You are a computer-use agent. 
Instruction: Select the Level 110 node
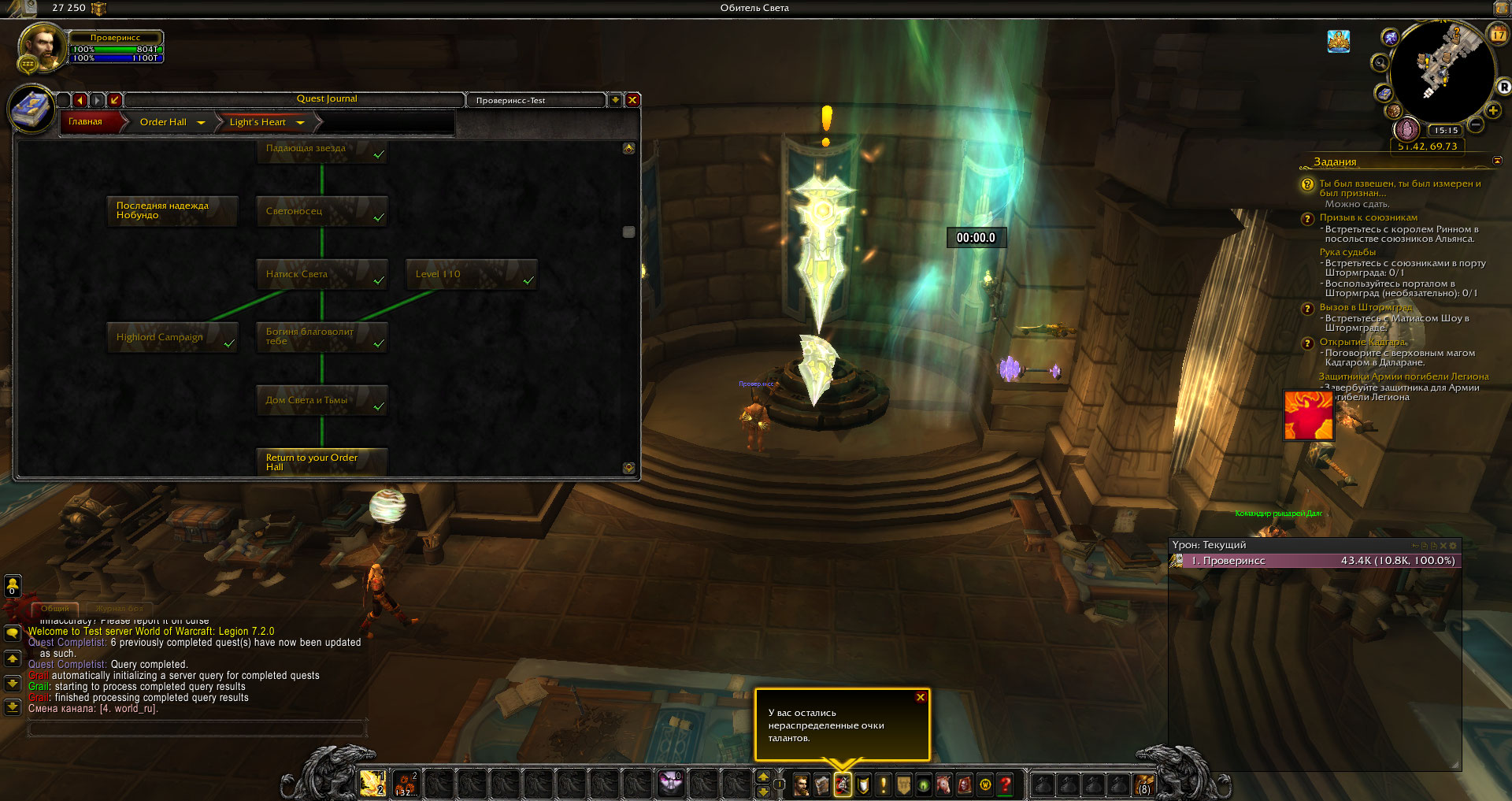tap(471, 274)
